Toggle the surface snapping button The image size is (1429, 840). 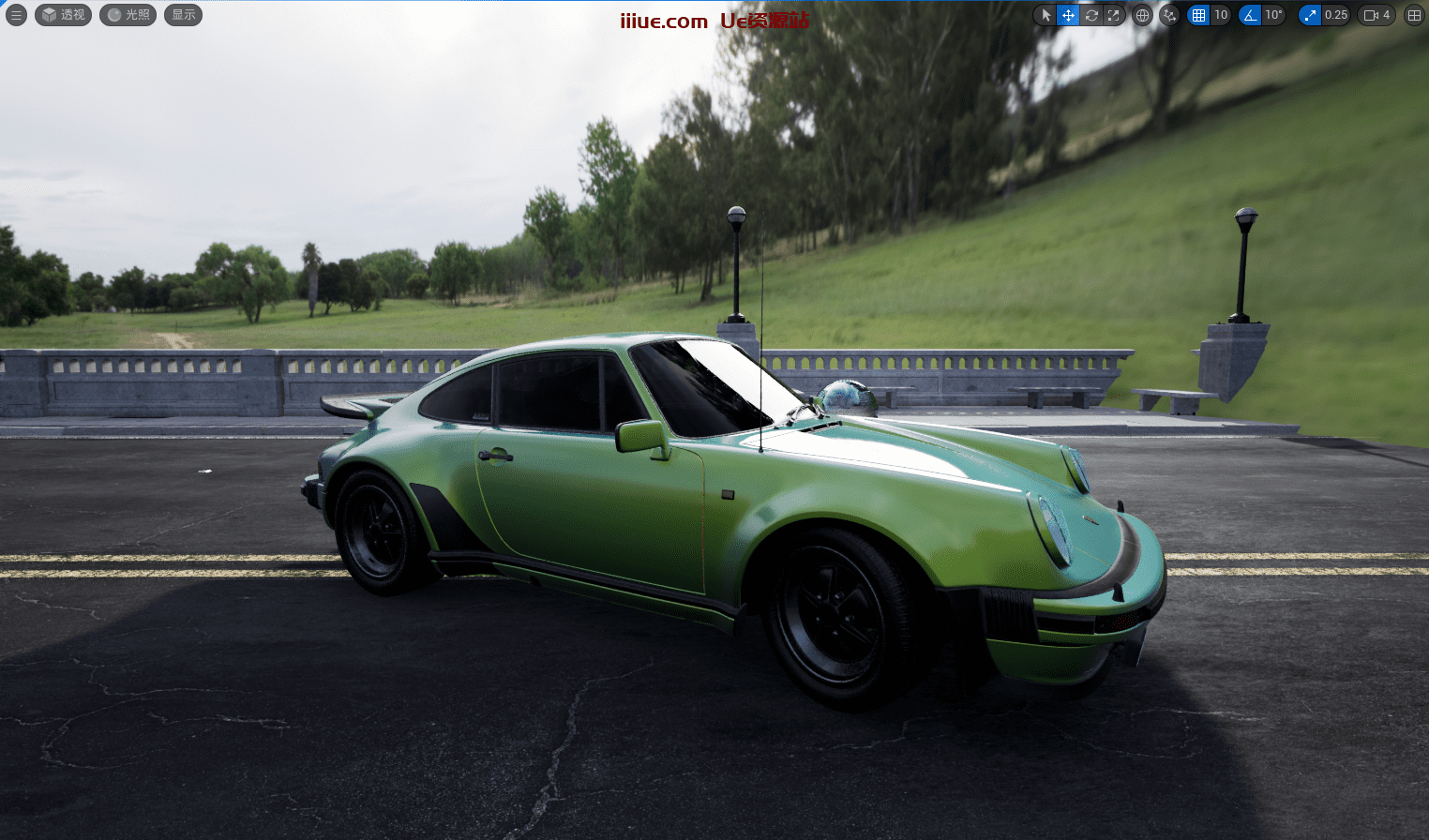click(1169, 15)
